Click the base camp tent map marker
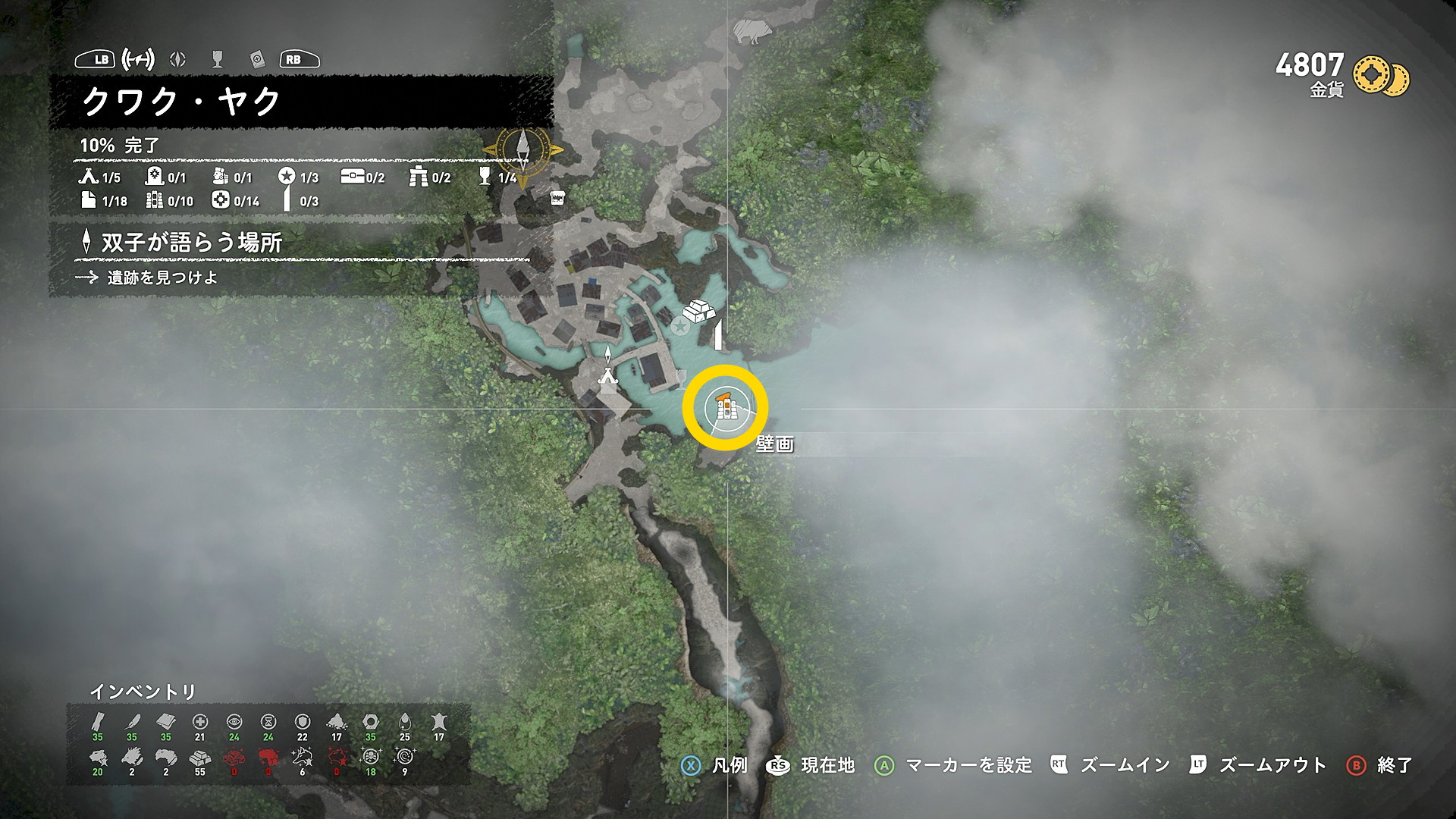This screenshot has height=819, width=1456. coord(607,375)
